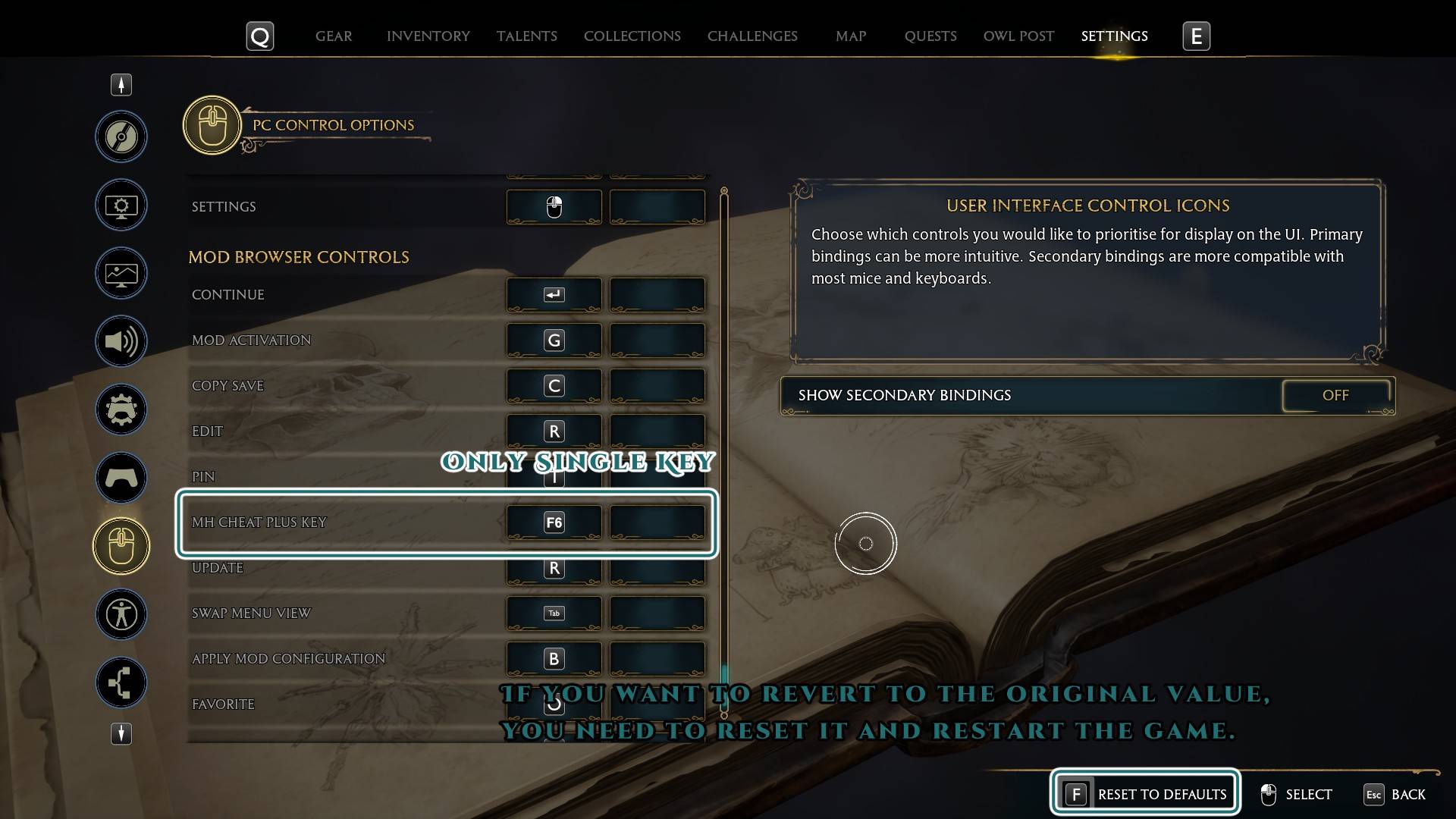Open Graphics settings via the monitor image icon
Image resolution: width=1456 pixels, height=819 pixels.
tap(121, 273)
